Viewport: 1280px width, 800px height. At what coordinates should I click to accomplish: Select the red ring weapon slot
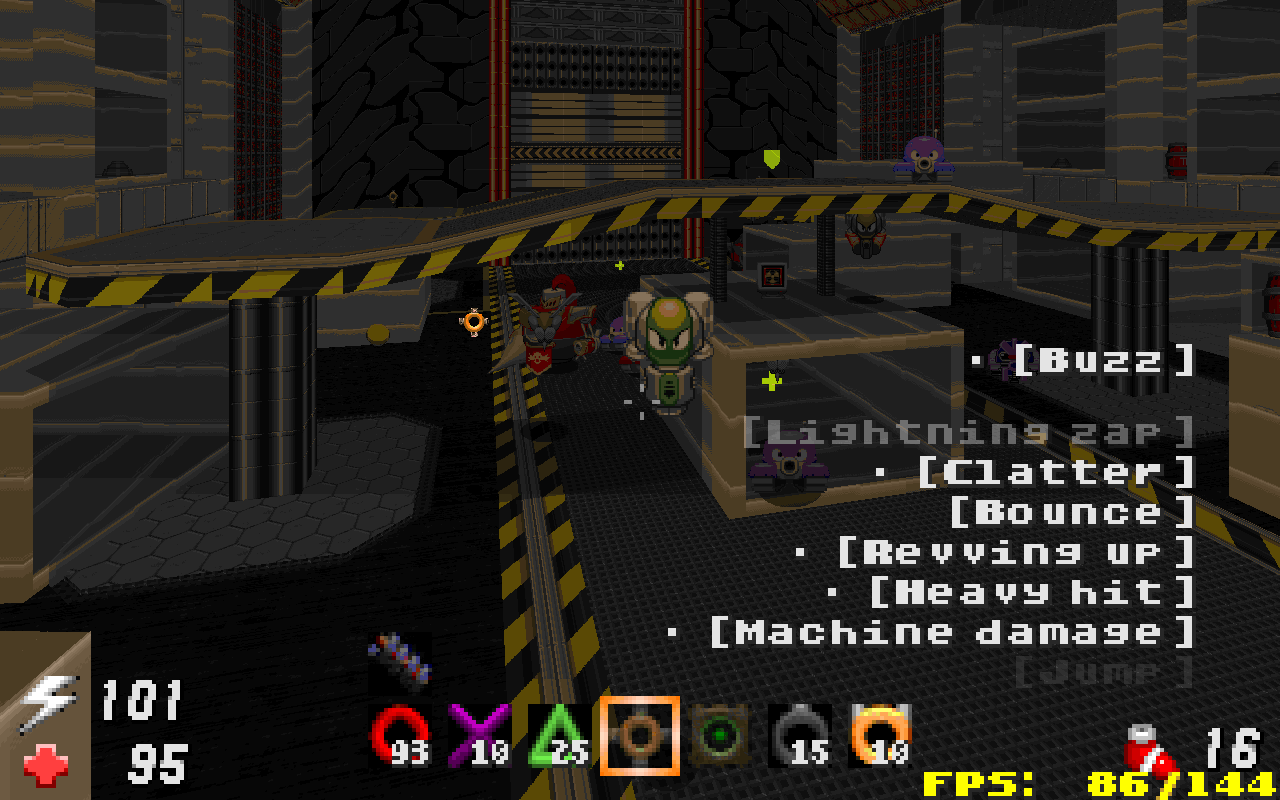point(400,735)
